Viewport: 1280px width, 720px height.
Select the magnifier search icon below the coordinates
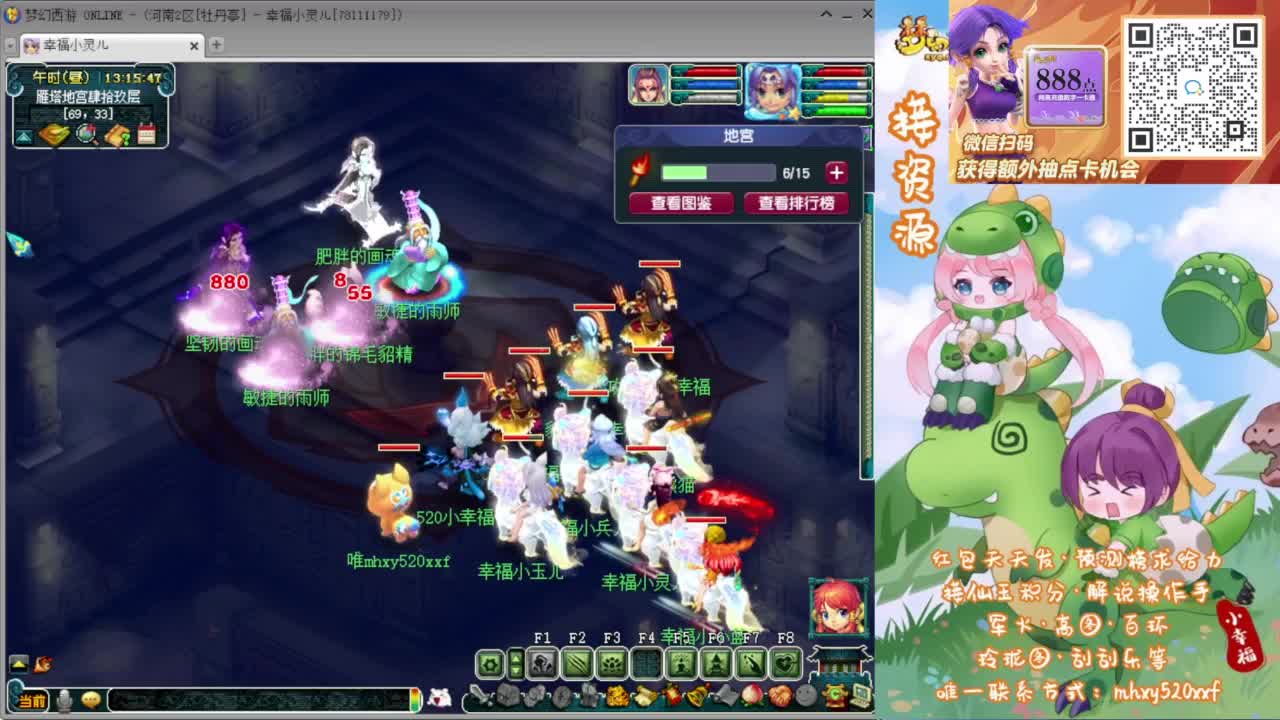(85, 135)
